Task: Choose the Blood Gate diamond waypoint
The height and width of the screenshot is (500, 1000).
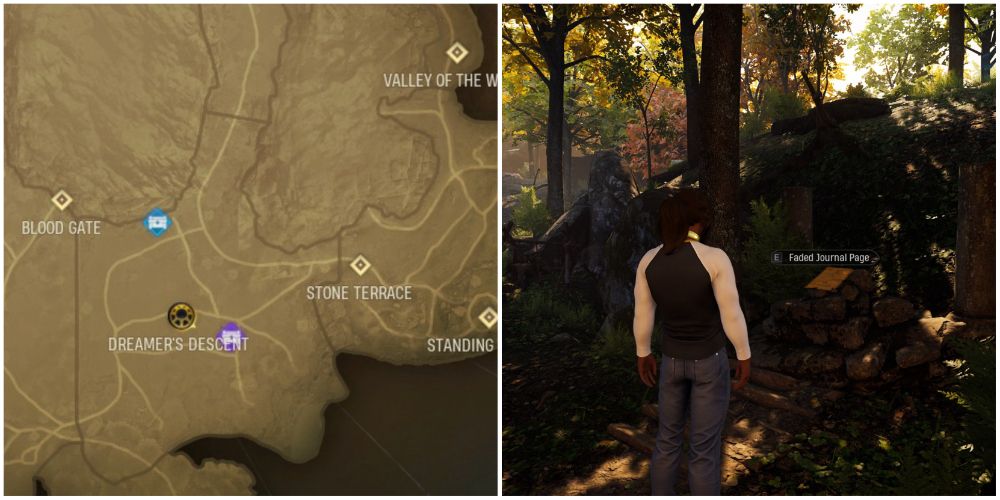Action: point(62,200)
